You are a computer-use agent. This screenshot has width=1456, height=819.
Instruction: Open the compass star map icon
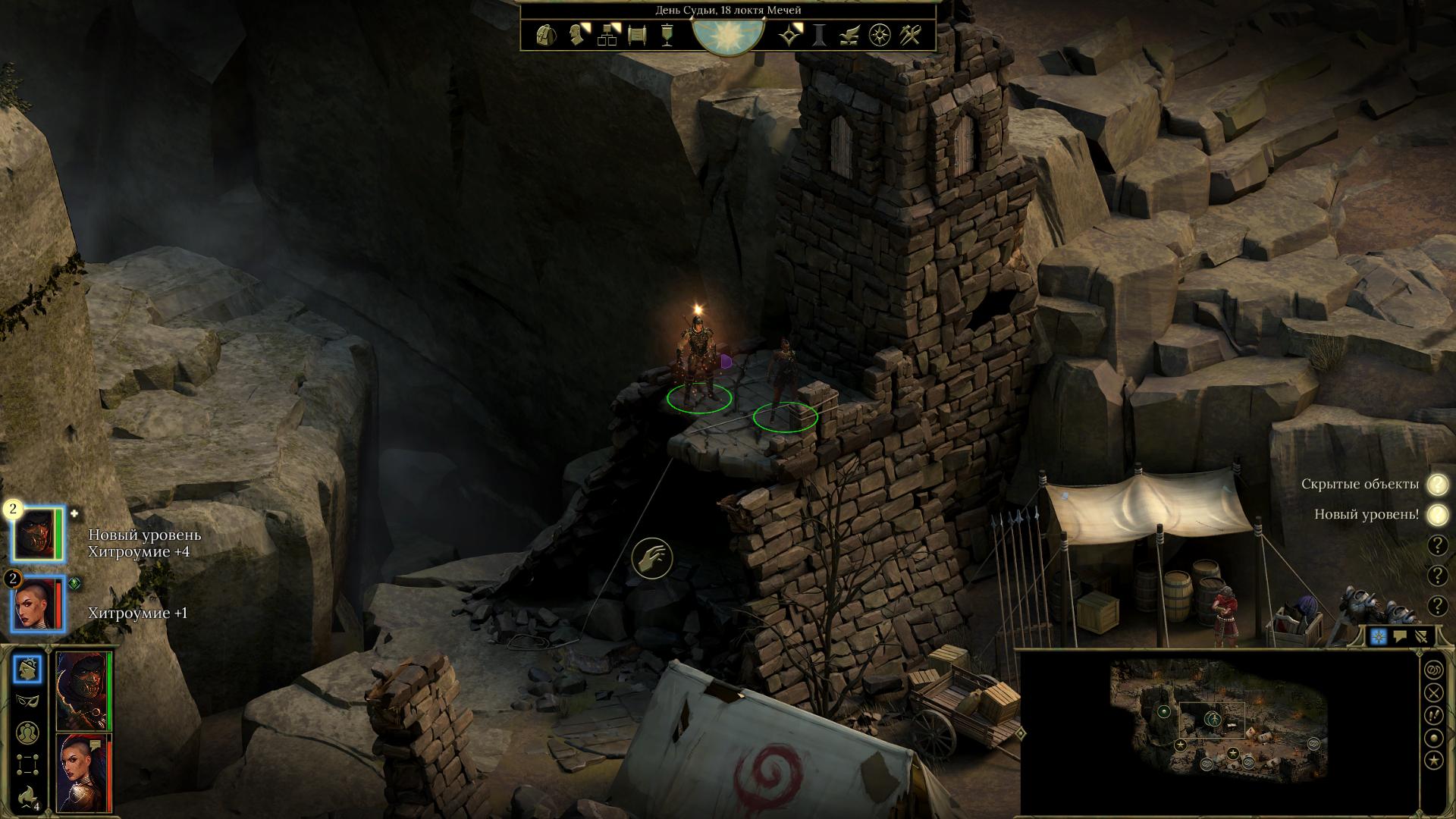tap(880, 35)
